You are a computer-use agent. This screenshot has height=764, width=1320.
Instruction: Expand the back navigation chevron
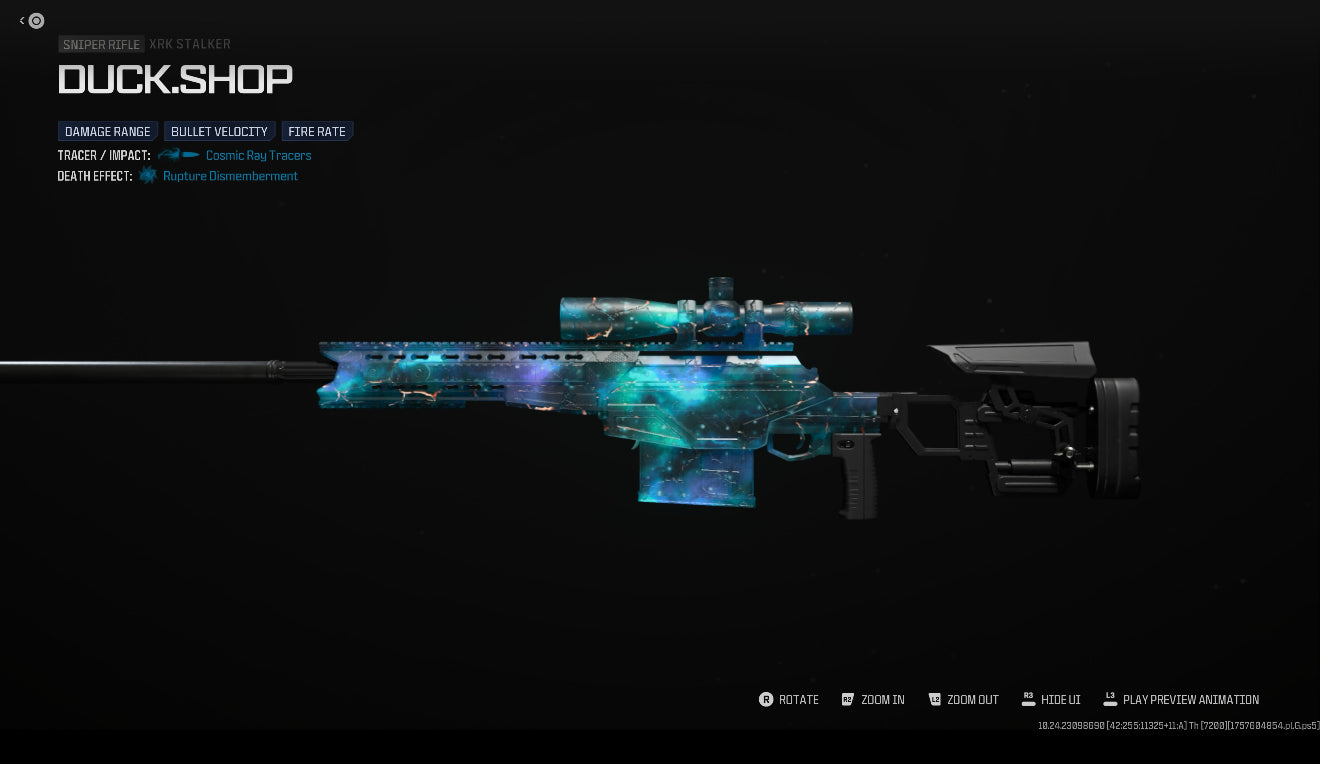pyautogui.click(x=21, y=20)
